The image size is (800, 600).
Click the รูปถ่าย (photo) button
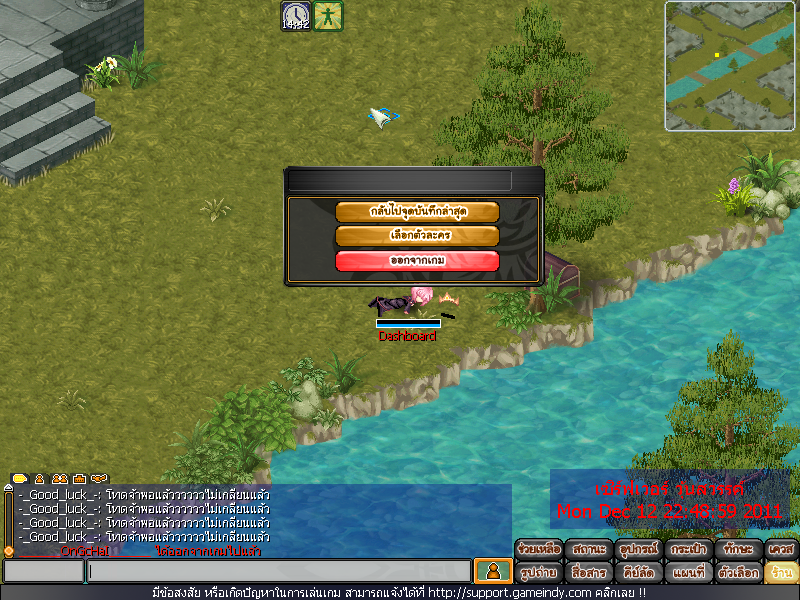click(539, 573)
